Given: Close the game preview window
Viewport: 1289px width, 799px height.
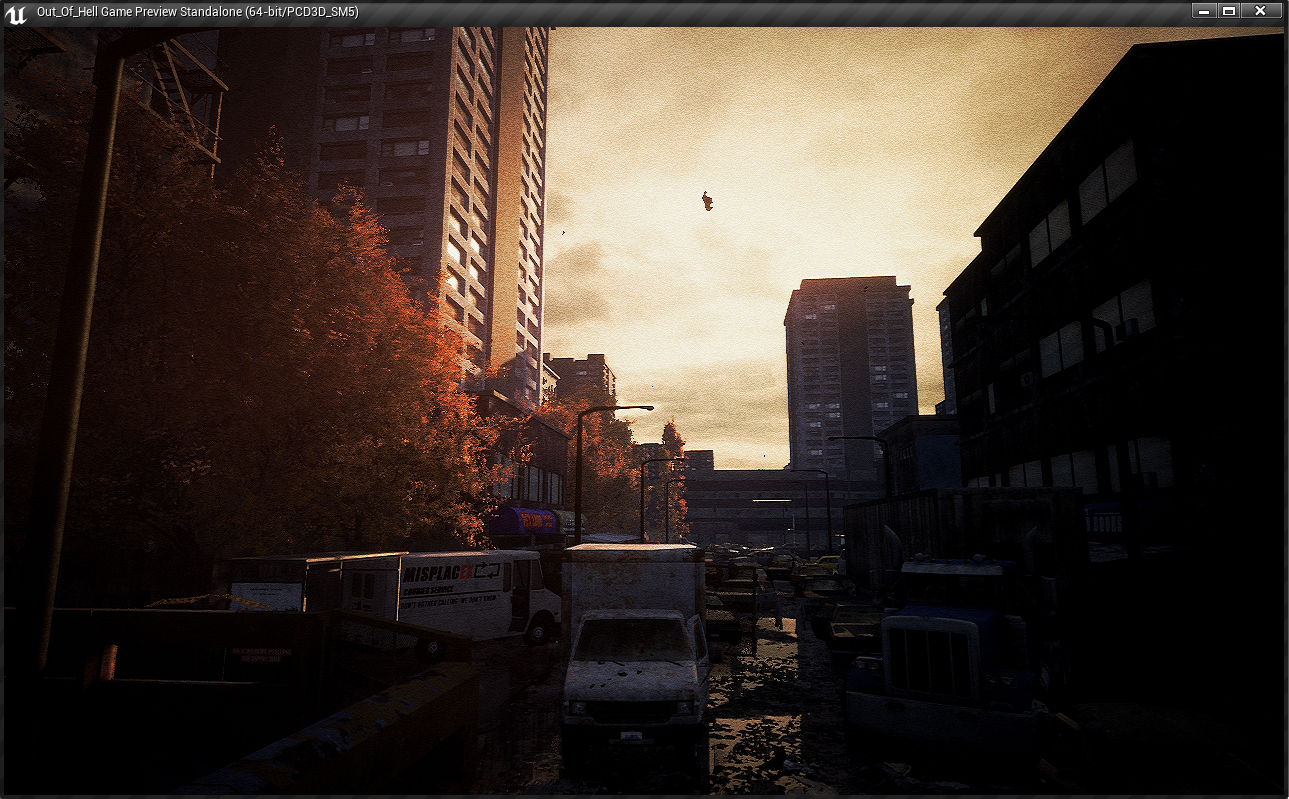Looking at the screenshot, I should (1260, 11).
